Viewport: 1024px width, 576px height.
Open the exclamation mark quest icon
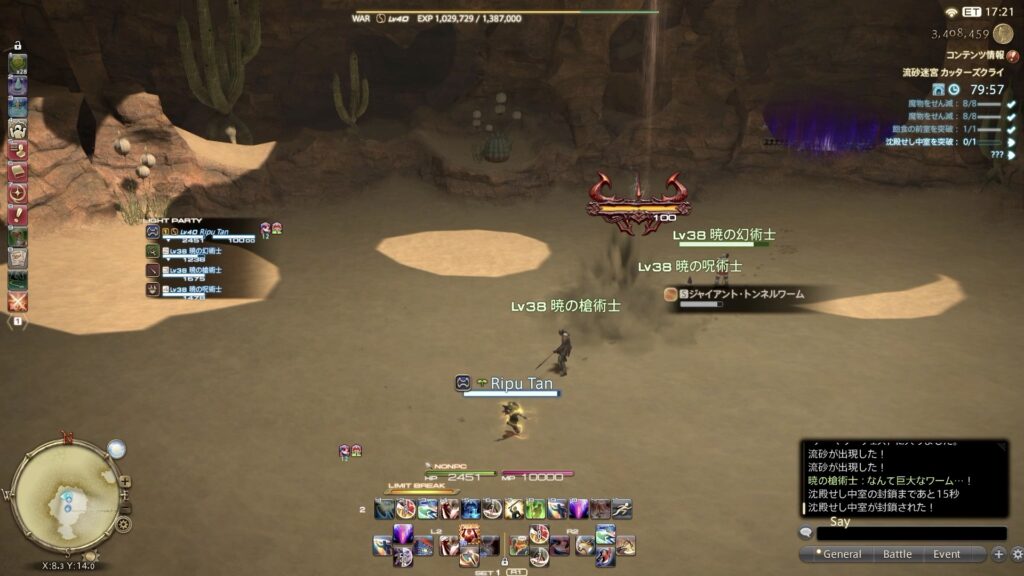click(18, 215)
